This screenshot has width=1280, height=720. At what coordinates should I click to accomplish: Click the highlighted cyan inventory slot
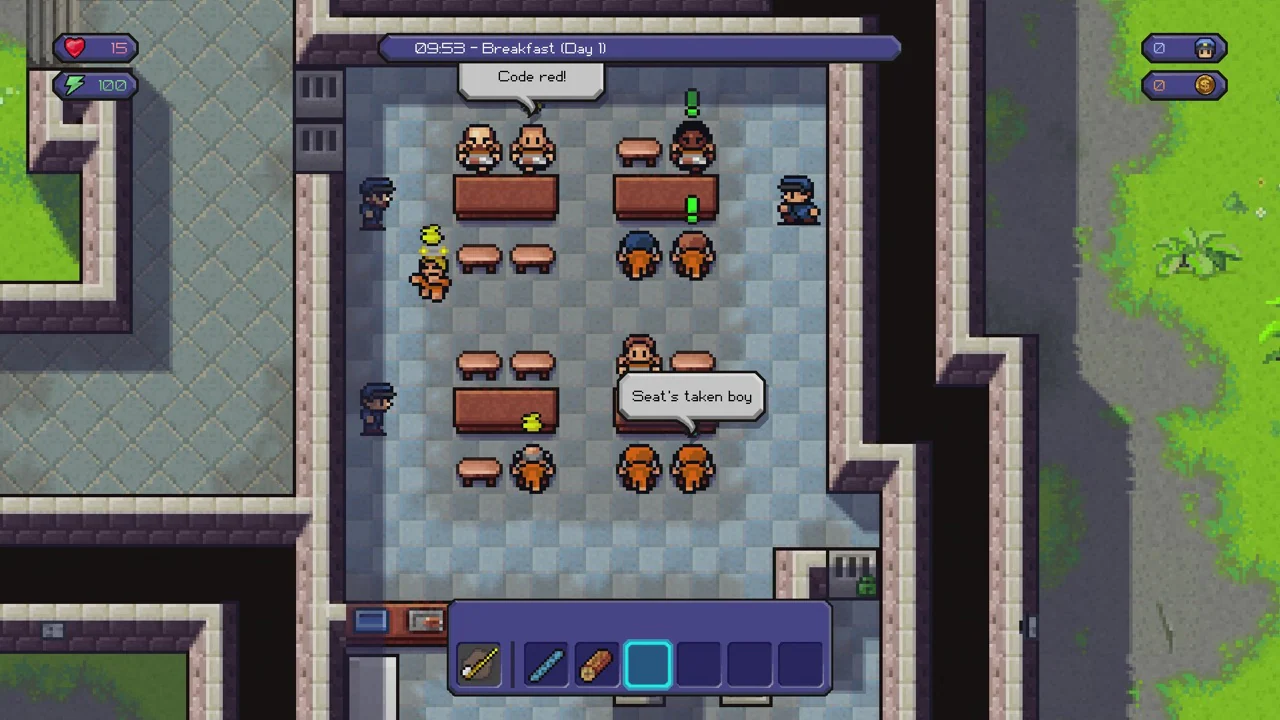click(647, 663)
